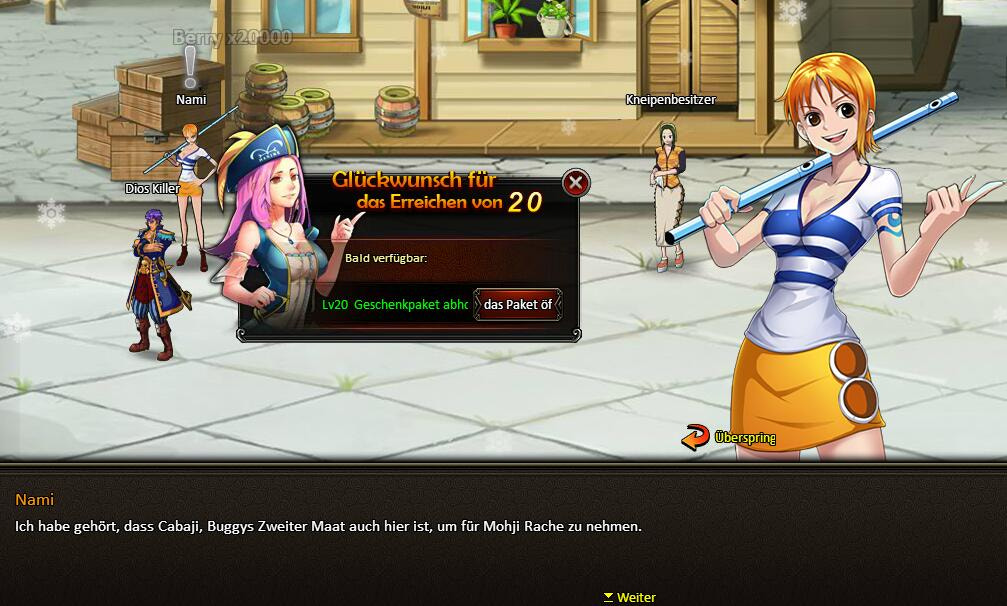Image resolution: width=1007 pixels, height=606 pixels.
Task: Open the Lv20 gift package button
Action: (x=517, y=305)
